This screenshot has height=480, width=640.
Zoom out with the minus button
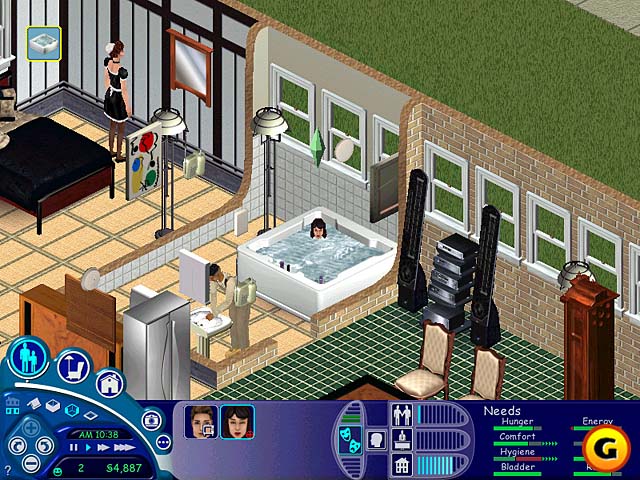(31, 463)
